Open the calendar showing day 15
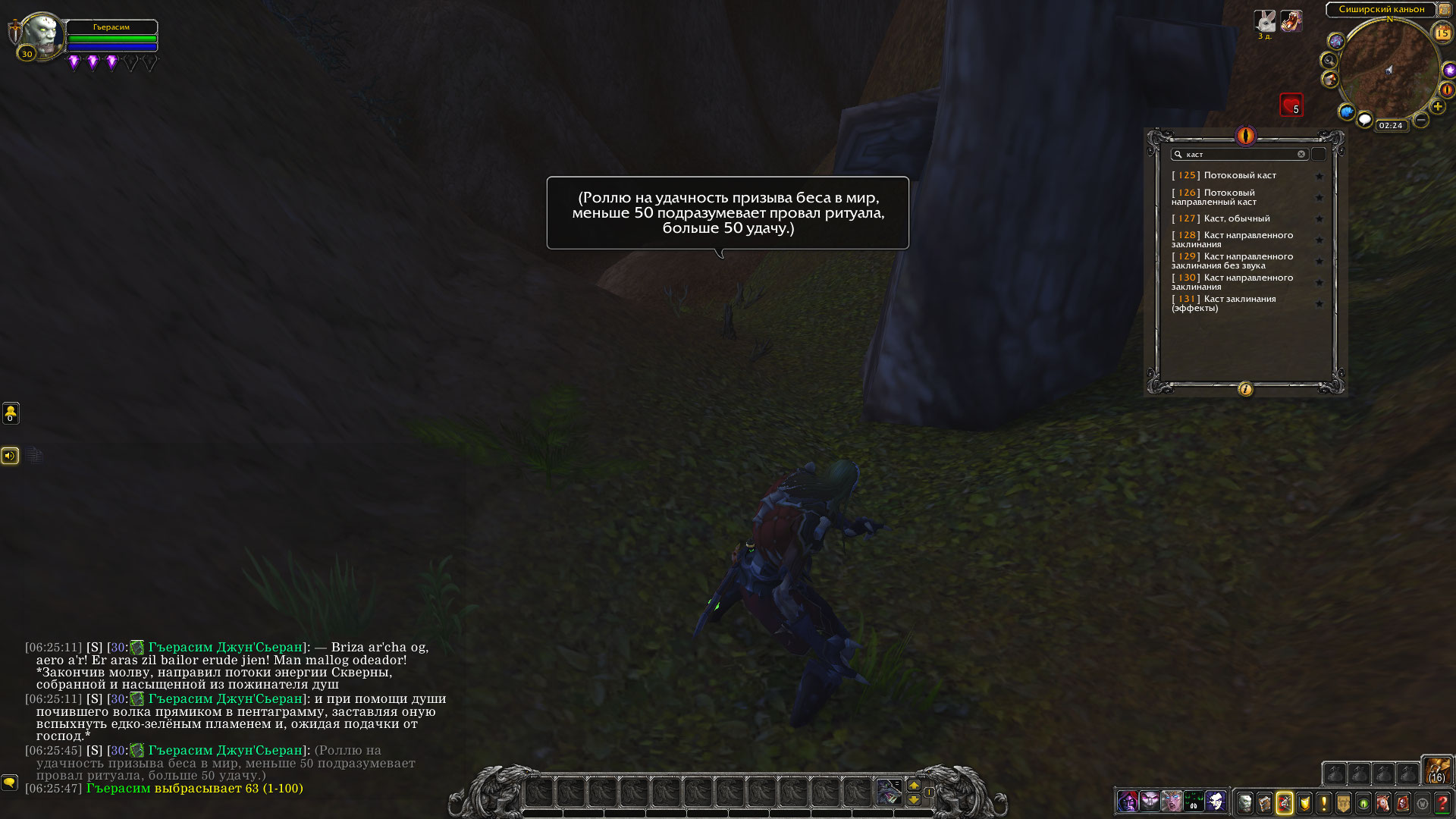Screen dimensions: 1456x819 point(1442,33)
